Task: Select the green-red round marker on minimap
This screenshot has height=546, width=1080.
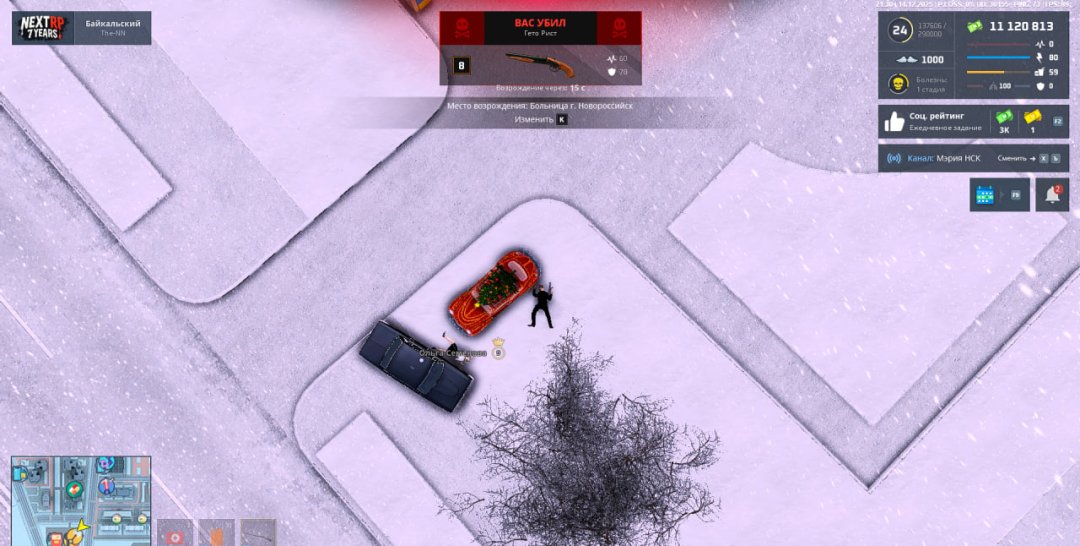Action: click(x=74, y=489)
